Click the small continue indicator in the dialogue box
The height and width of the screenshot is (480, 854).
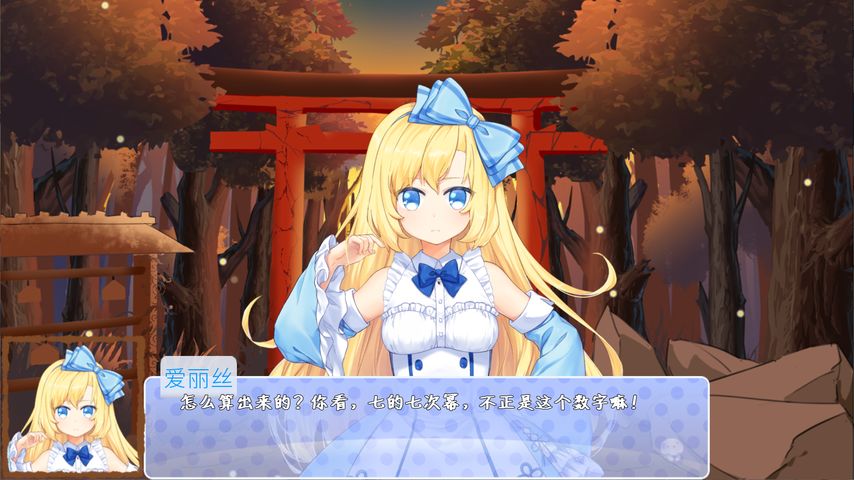tap(670, 447)
